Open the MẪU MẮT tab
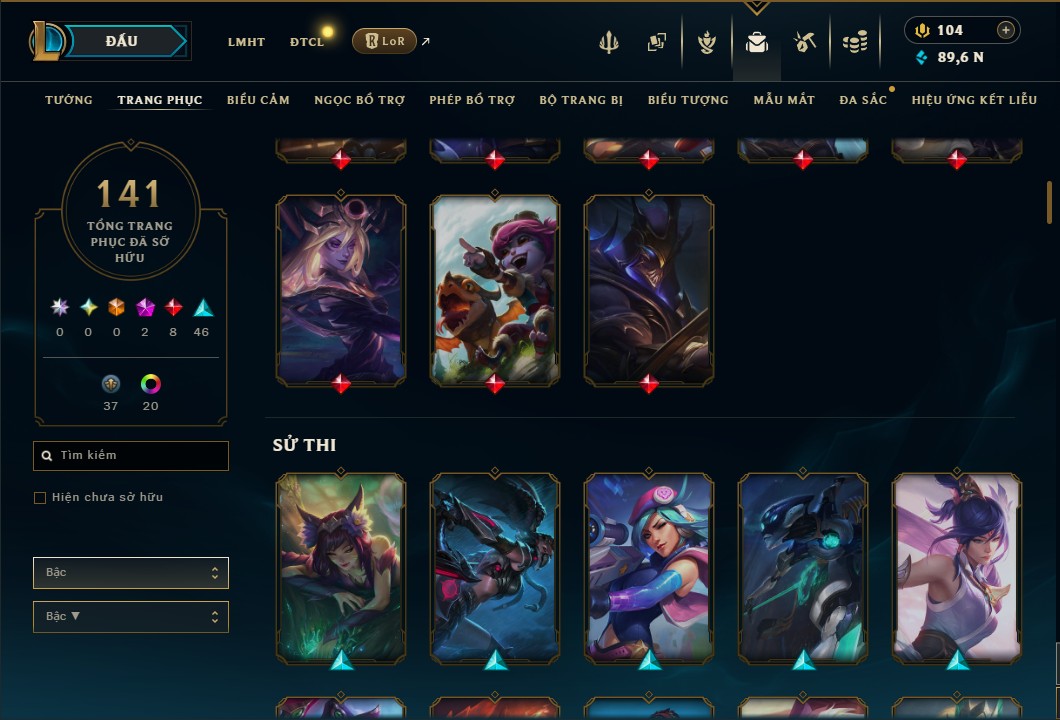Viewport: 1060px width, 720px height. [x=784, y=100]
